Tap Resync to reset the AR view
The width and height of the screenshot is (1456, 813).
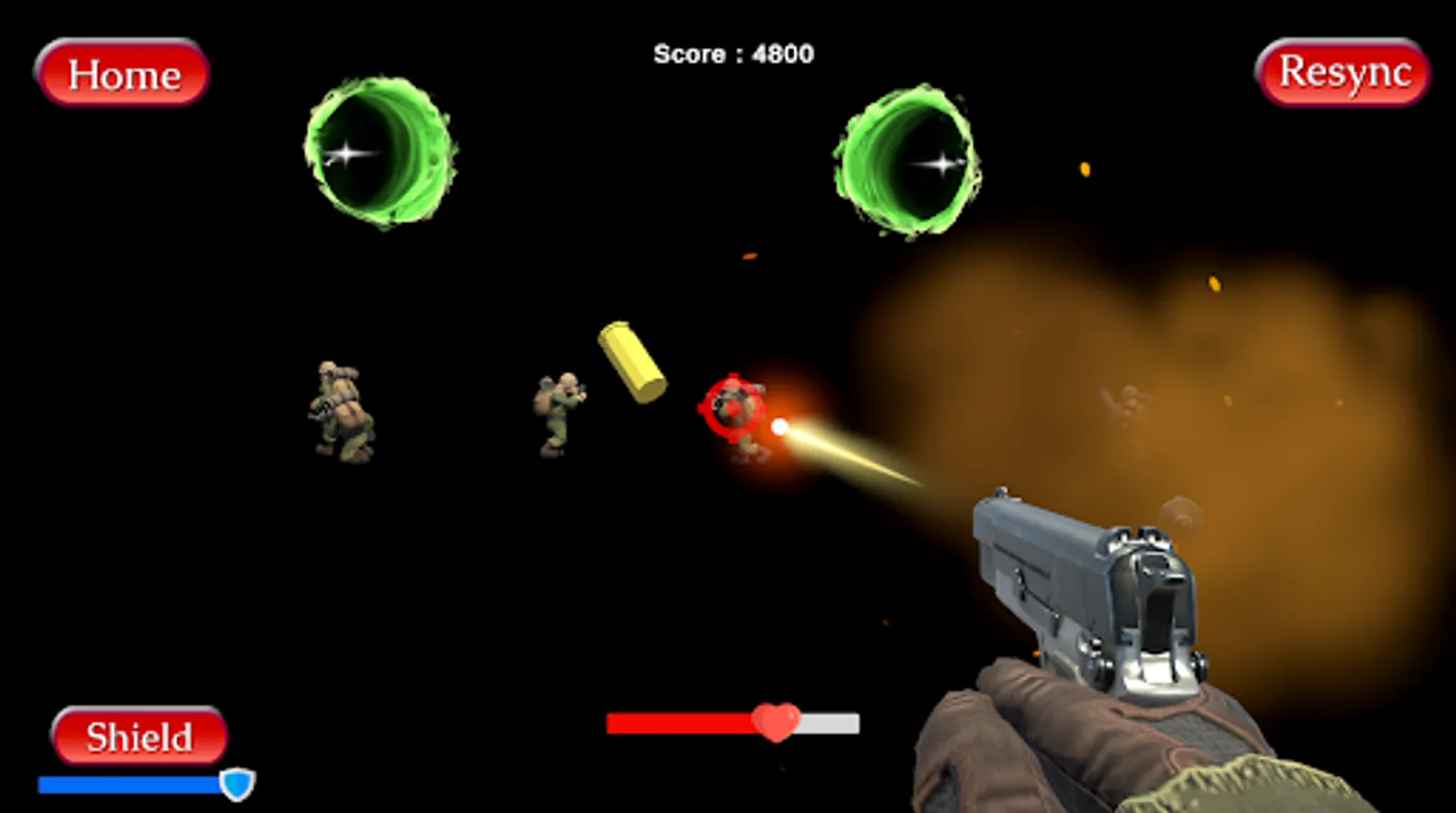[x=1343, y=73]
